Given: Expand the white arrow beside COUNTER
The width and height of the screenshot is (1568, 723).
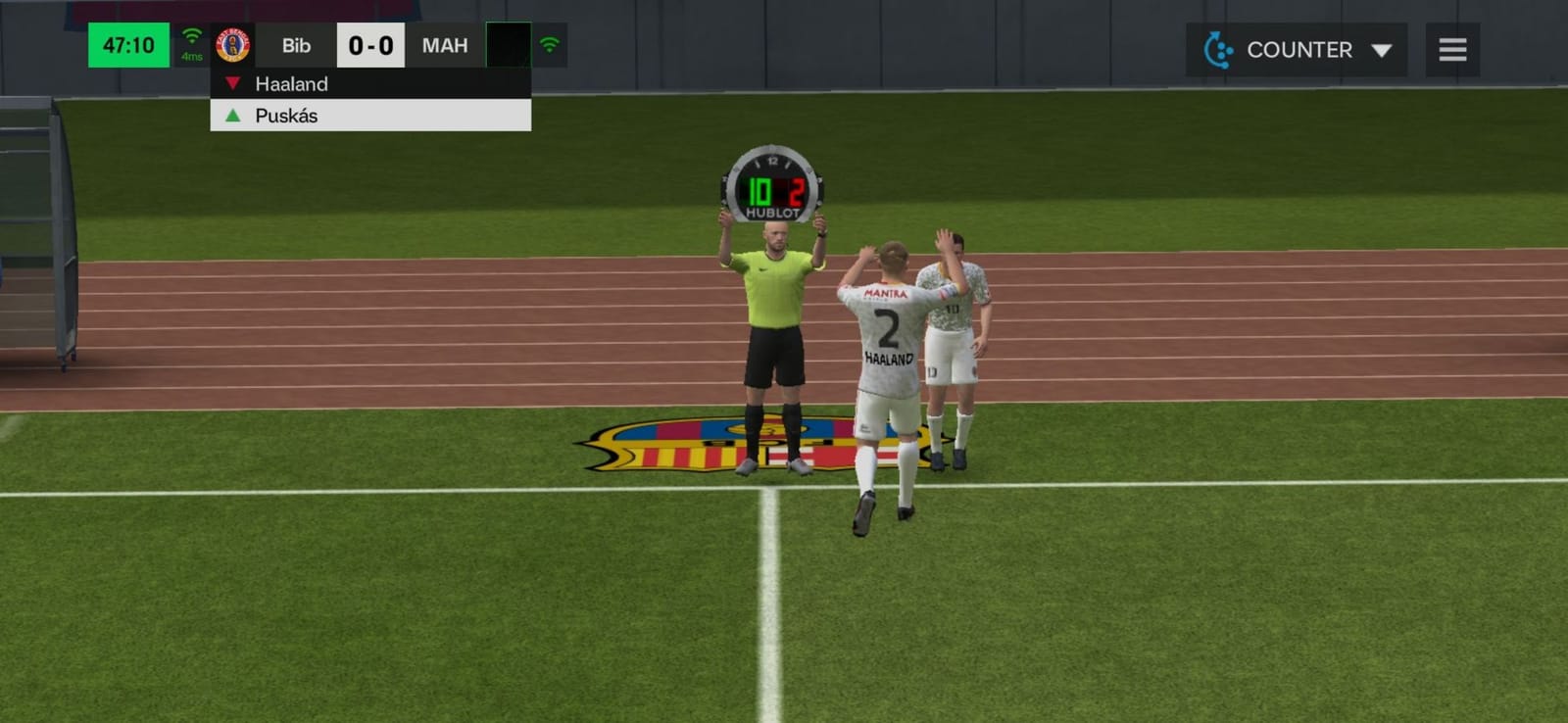Looking at the screenshot, I should coord(1382,49).
